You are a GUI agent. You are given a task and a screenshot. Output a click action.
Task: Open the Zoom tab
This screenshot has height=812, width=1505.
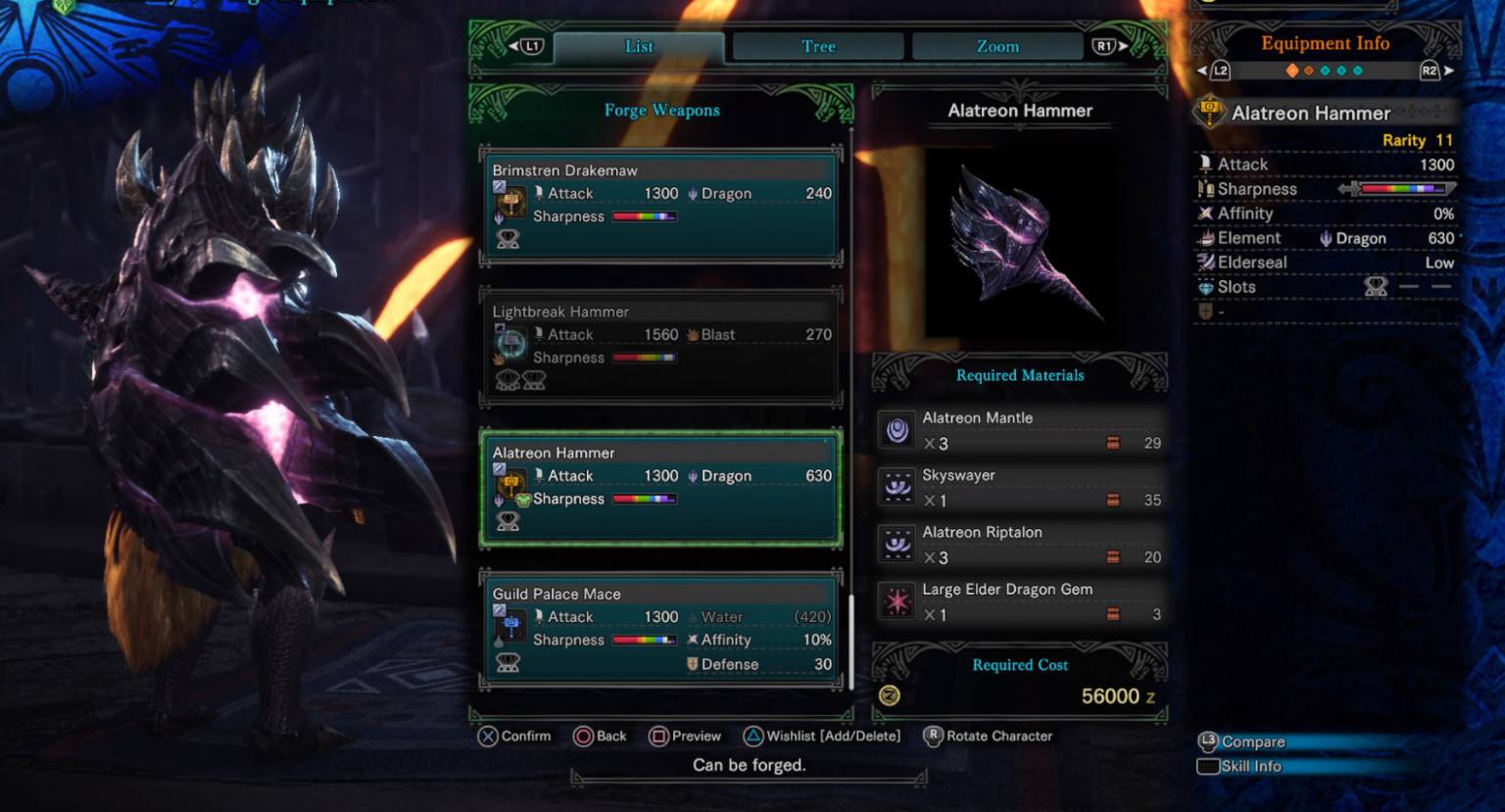click(997, 45)
